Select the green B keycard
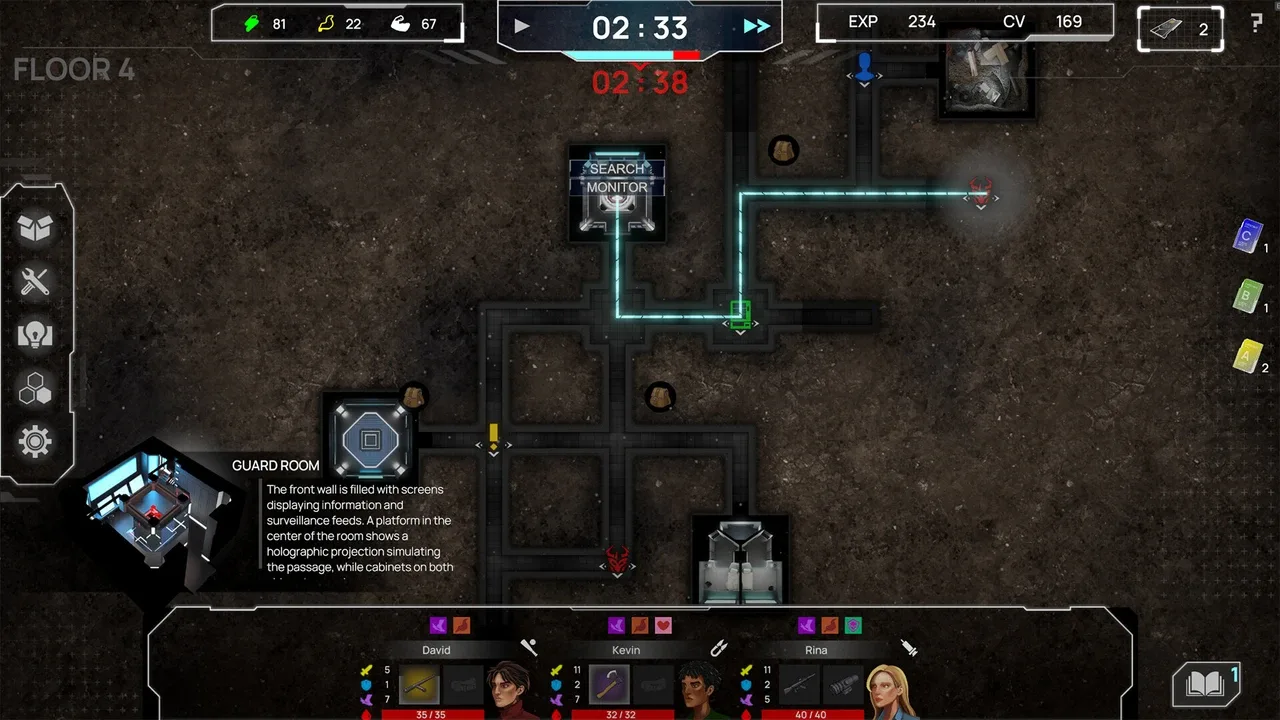The width and height of the screenshot is (1280, 720). (1247, 297)
